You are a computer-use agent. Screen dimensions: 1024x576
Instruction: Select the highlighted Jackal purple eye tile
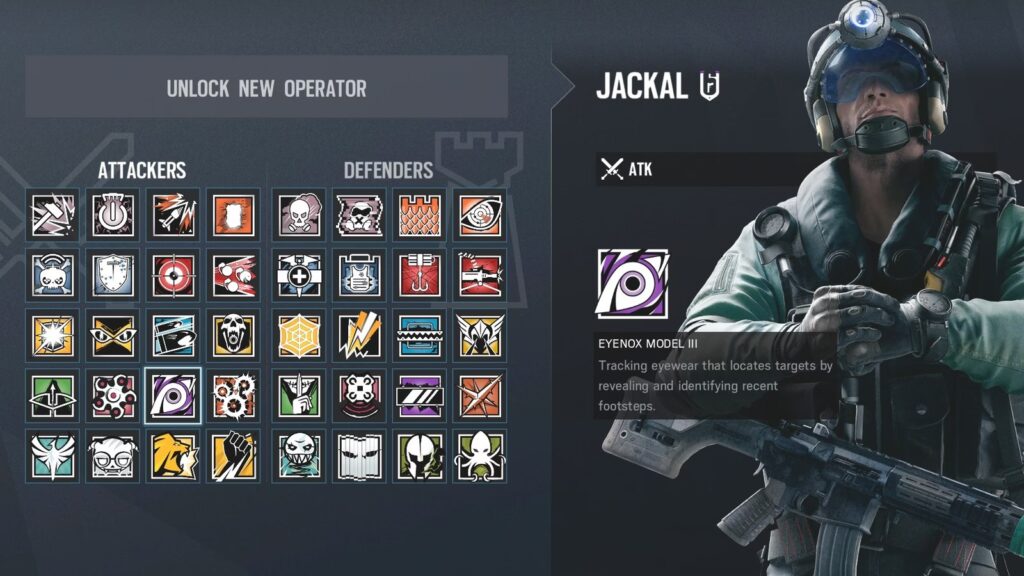172,394
